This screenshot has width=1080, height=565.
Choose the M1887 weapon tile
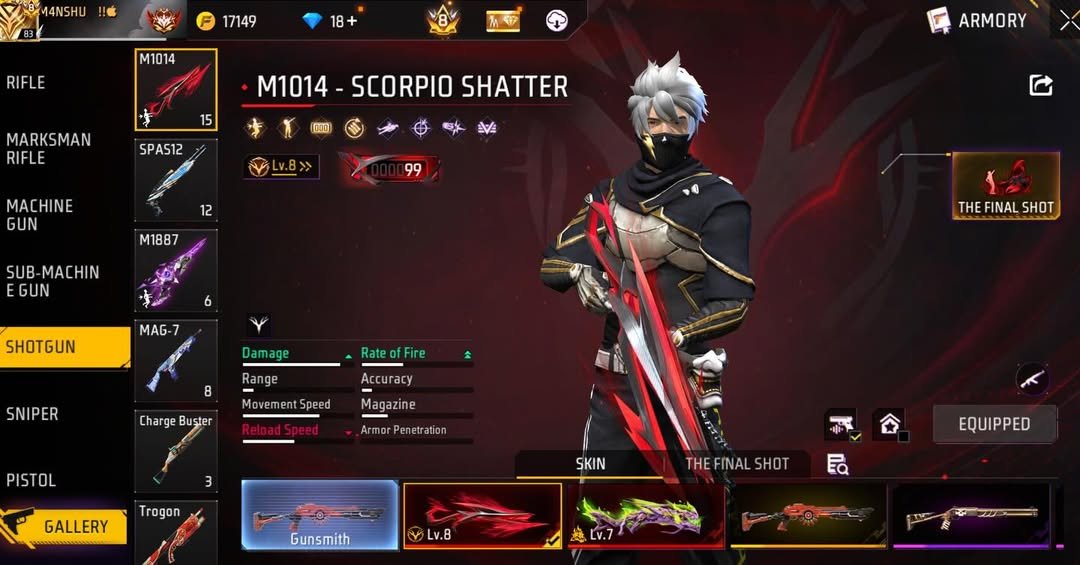(x=176, y=270)
